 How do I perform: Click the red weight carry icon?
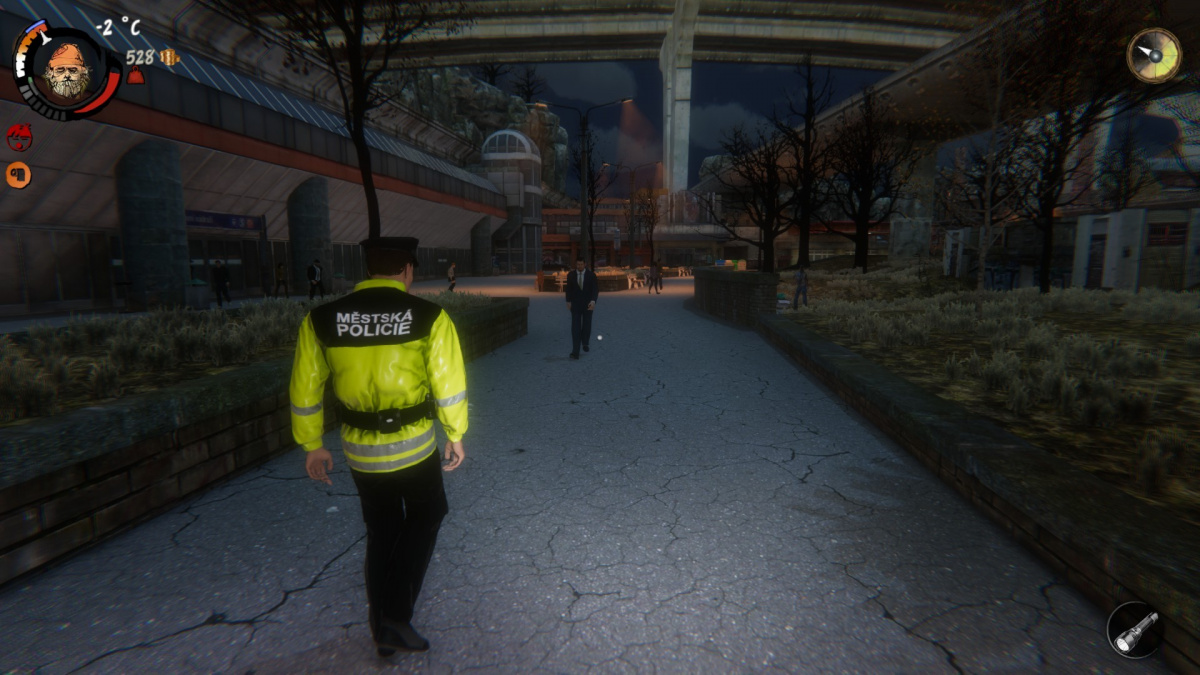pyautogui.click(x=135, y=76)
